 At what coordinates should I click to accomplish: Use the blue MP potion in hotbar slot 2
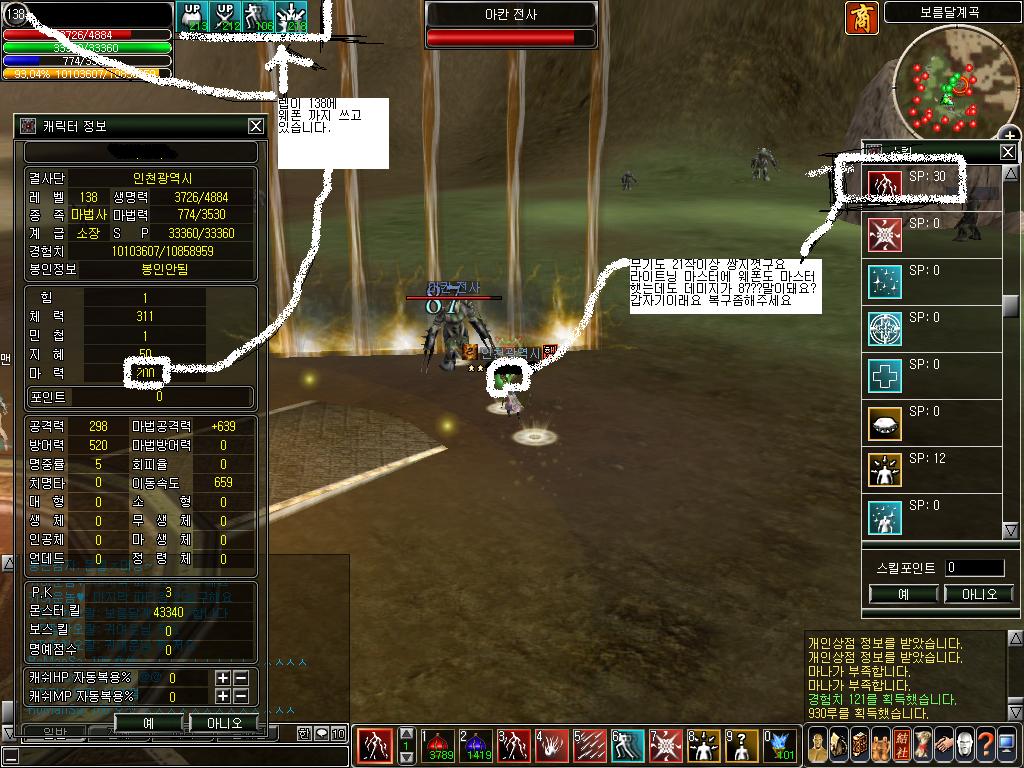477,746
